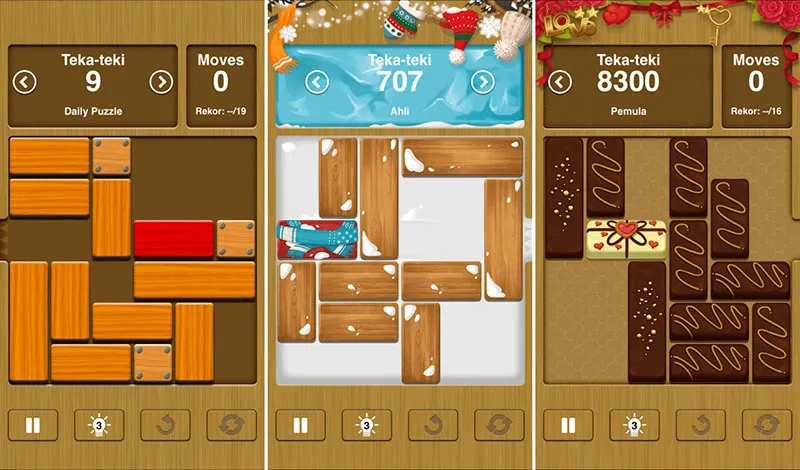Tap the hint bulb under the chocolate puzzle

633,425
